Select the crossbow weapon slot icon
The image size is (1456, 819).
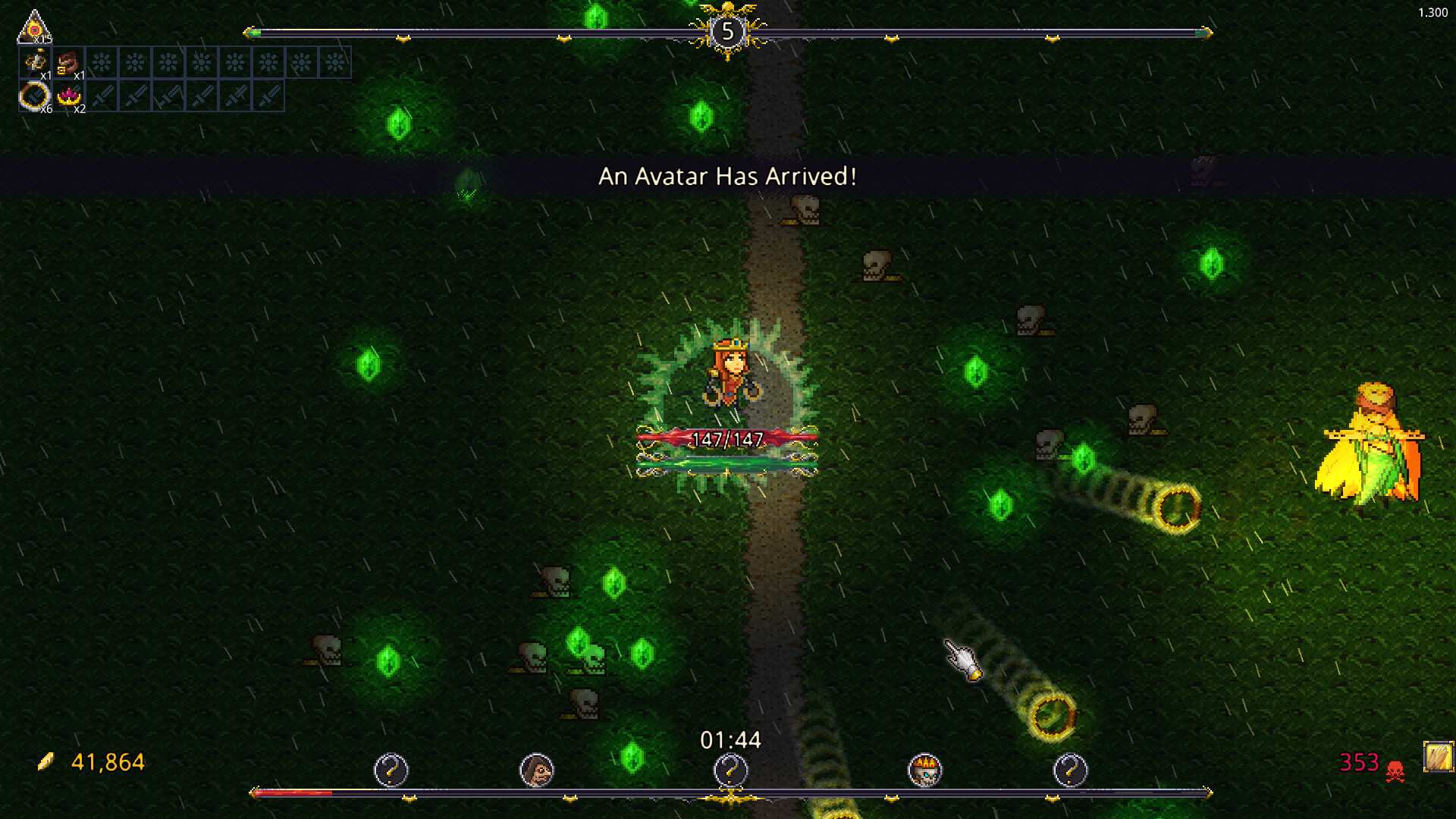click(34, 62)
